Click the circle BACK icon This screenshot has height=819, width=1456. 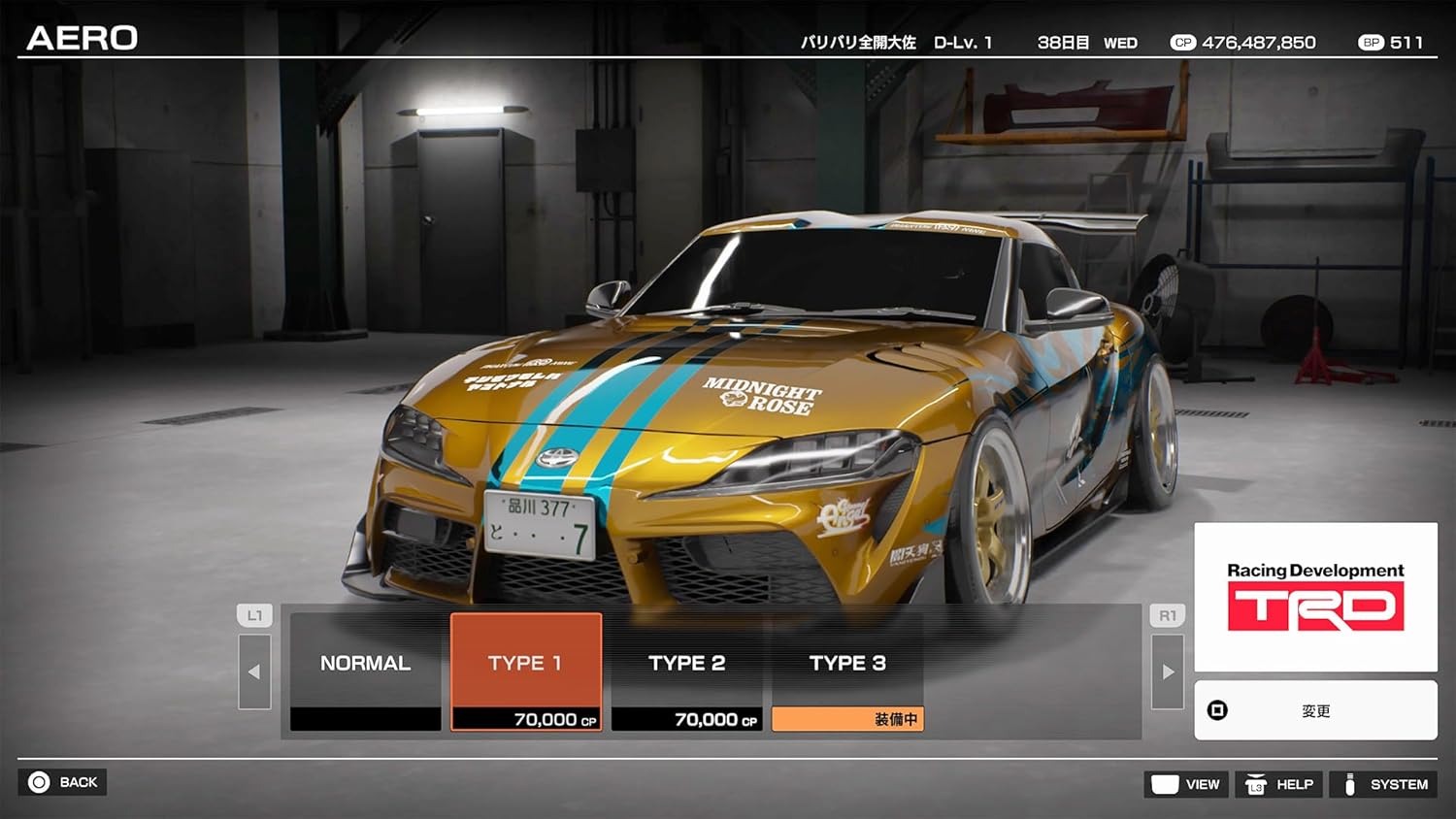[x=37, y=782]
